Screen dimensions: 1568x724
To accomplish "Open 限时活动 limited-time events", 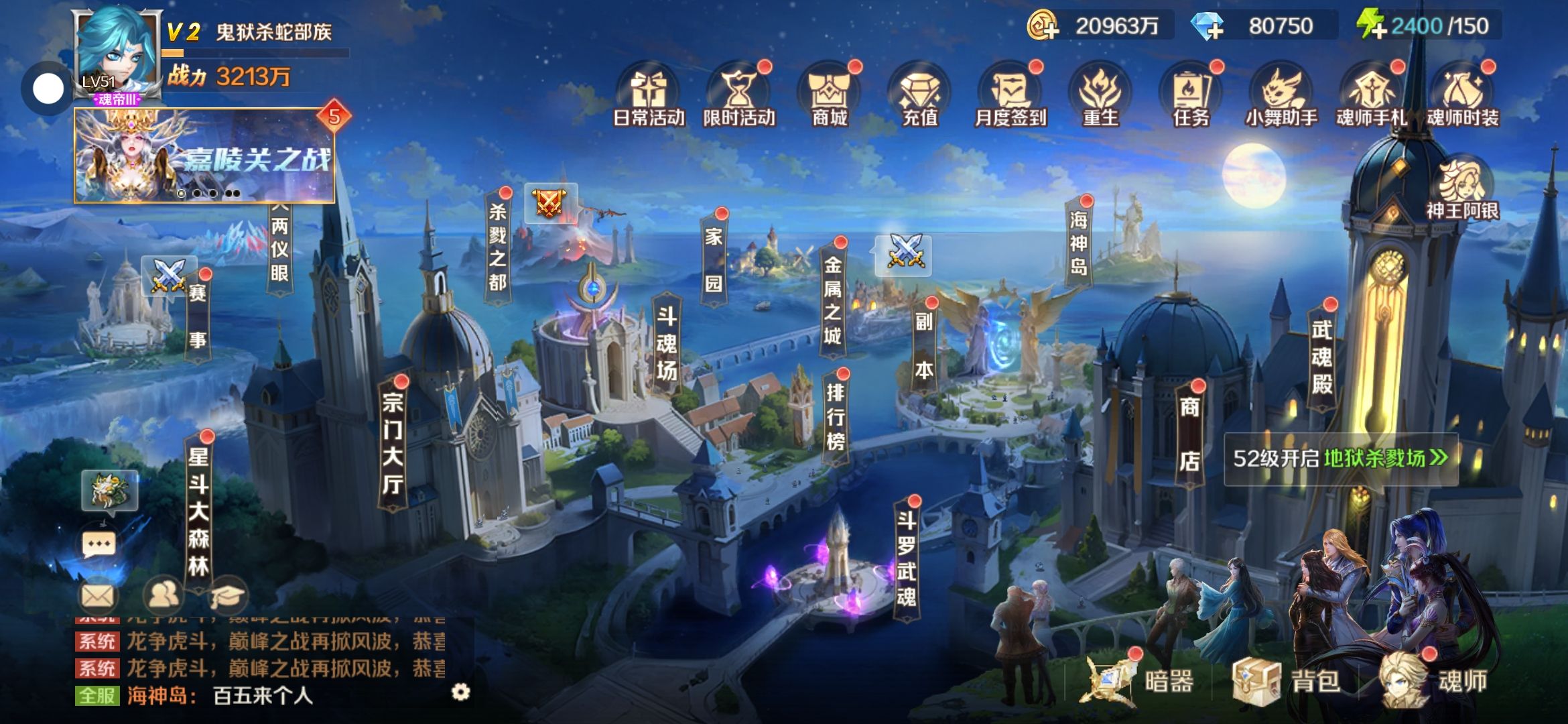I will (x=739, y=95).
